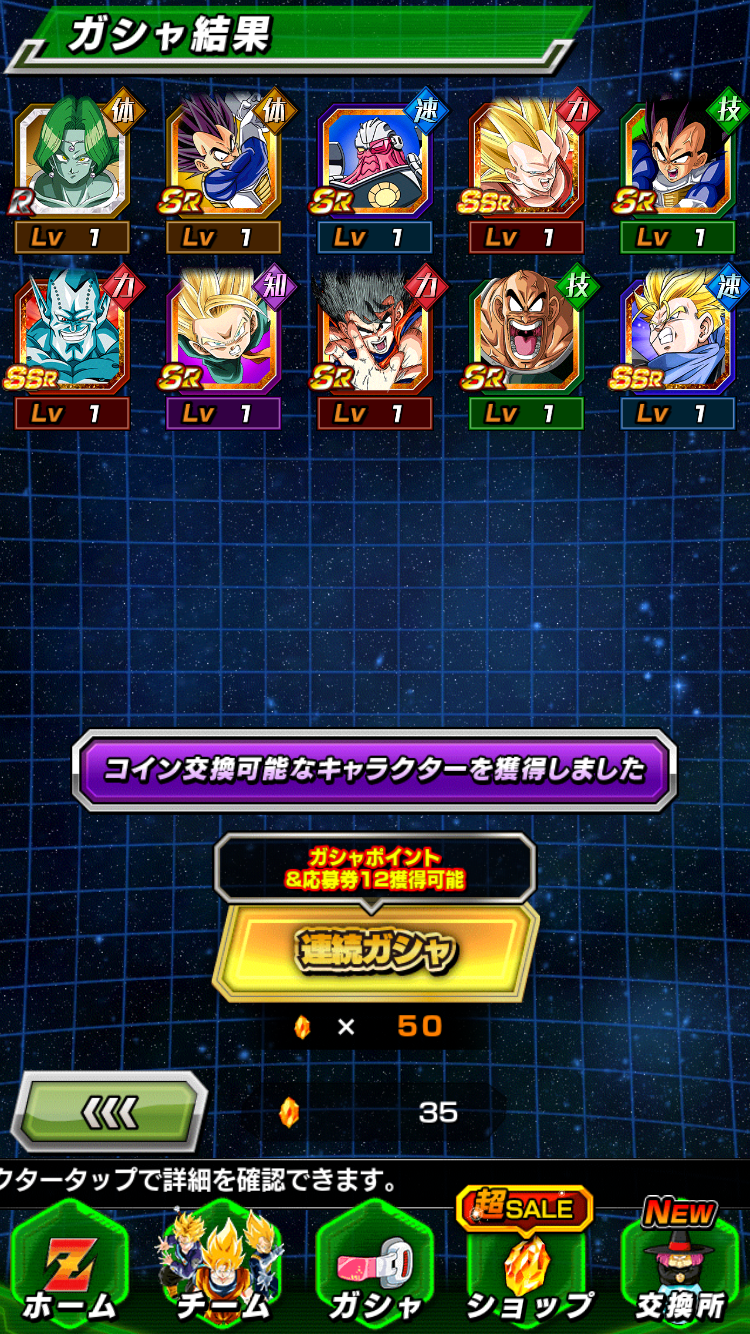Go back with the green arrow button
The height and width of the screenshot is (1334, 750).
108,1110
